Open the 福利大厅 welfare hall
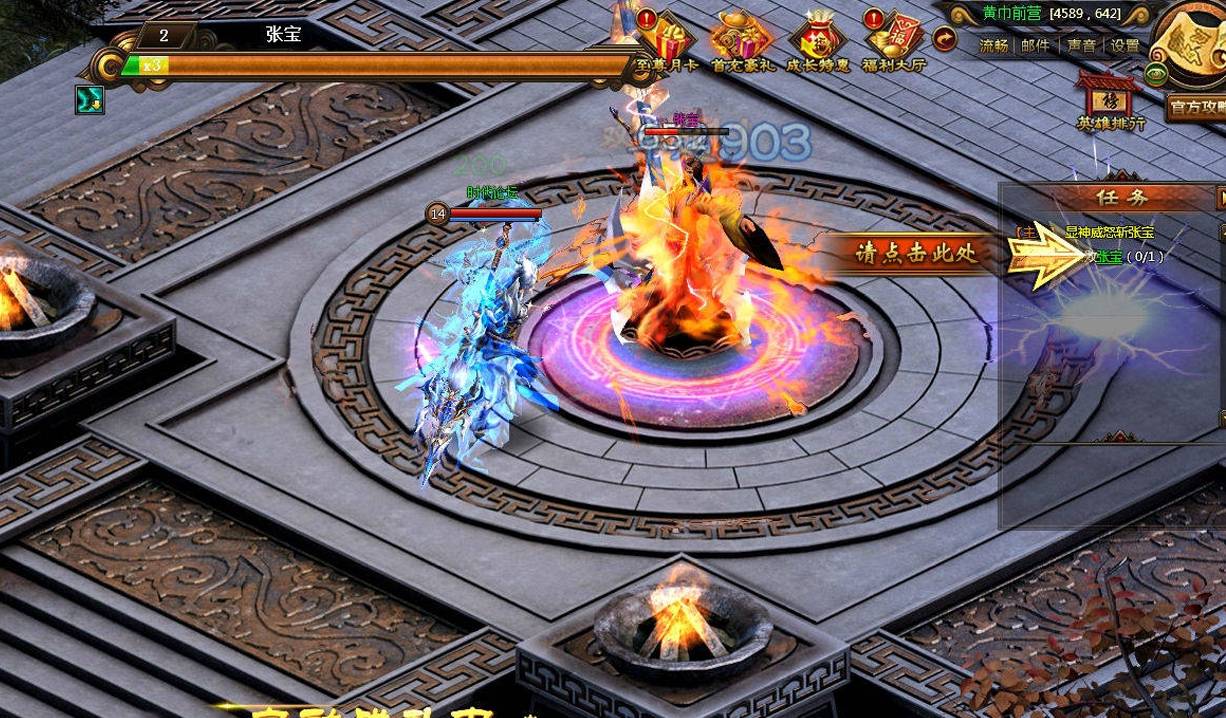The height and width of the screenshot is (718, 1226). click(x=894, y=42)
